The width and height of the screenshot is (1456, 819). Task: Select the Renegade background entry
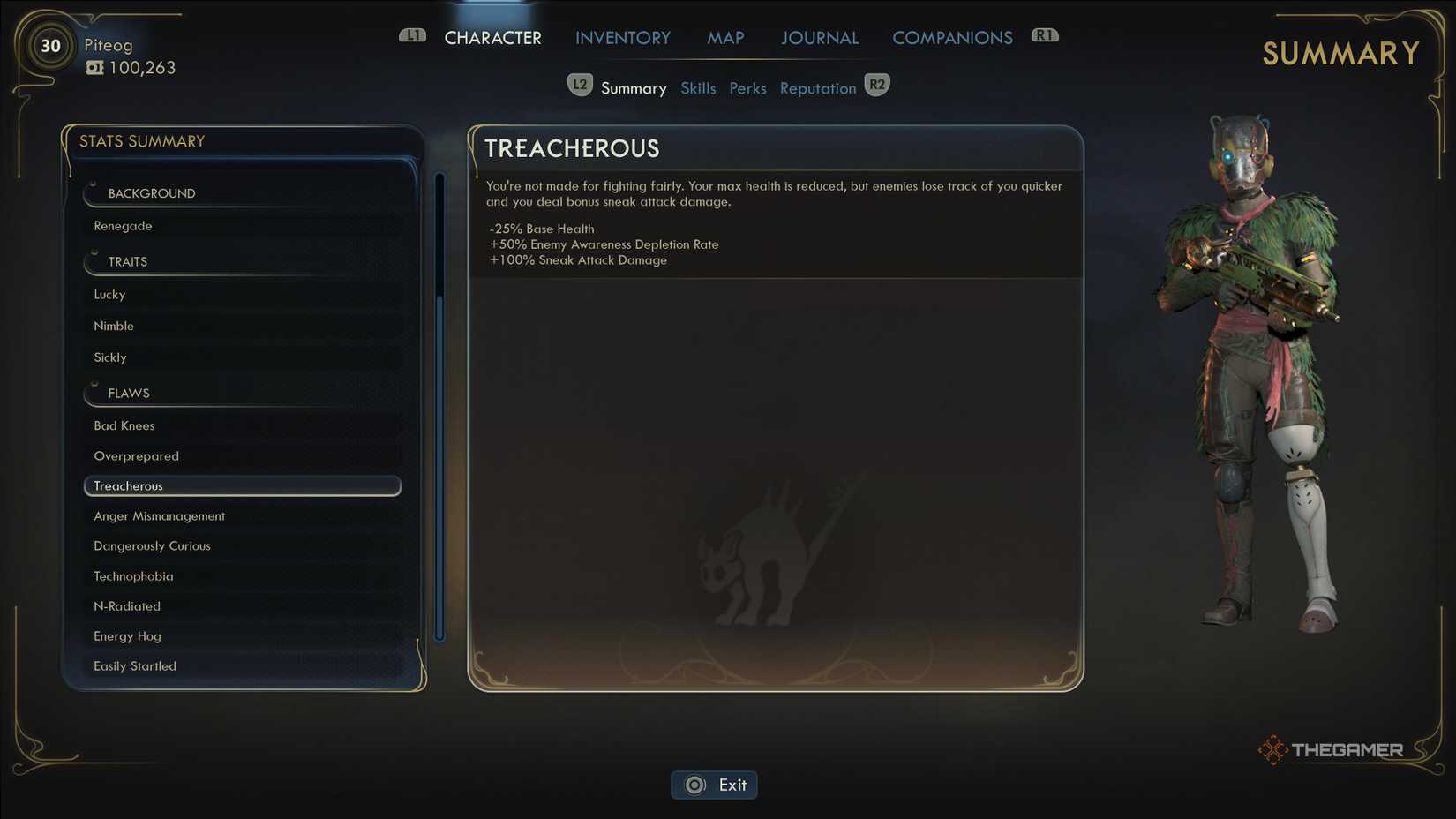click(122, 225)
